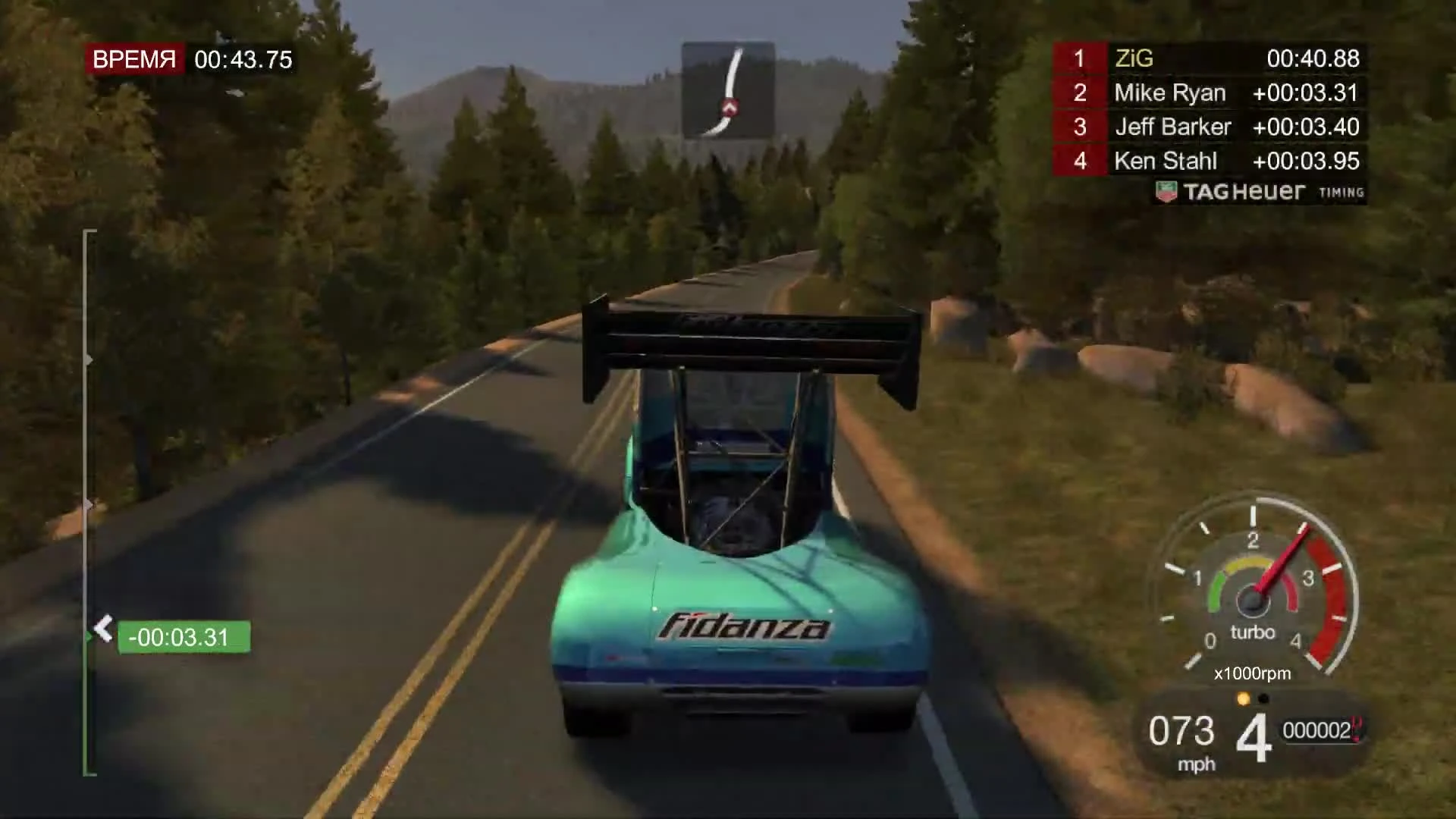This screenshot has height=819, width=1456.
Task: Click the chevron beside the split time
Action: coord(102,629)
